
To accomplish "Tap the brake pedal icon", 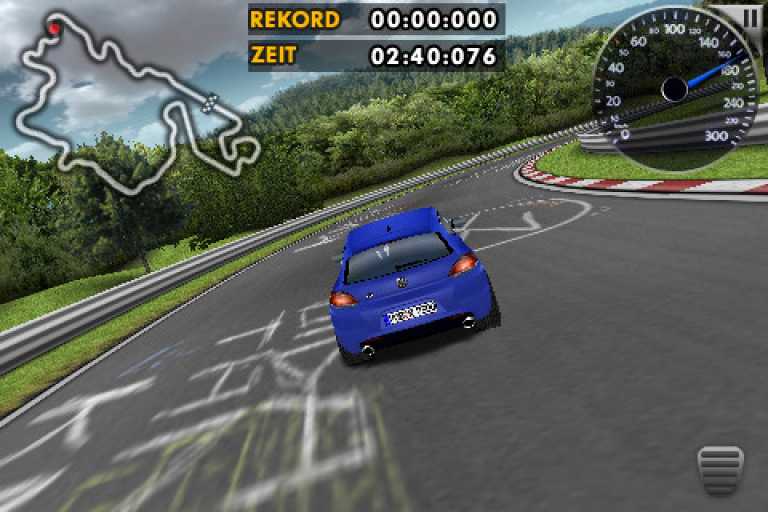I will [x=720, y=471].
